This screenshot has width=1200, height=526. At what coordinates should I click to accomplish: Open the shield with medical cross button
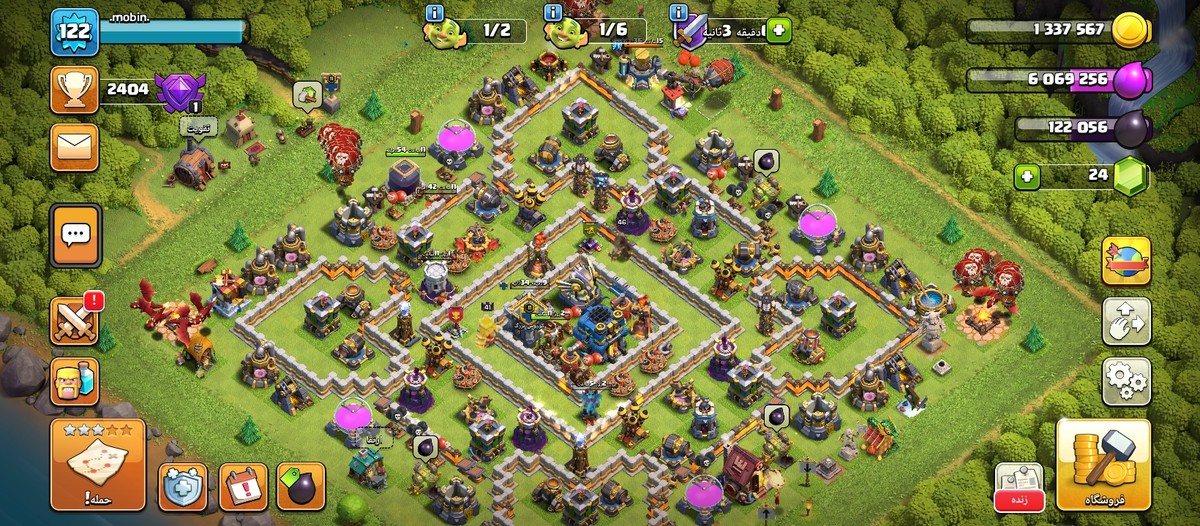(182, 487)
